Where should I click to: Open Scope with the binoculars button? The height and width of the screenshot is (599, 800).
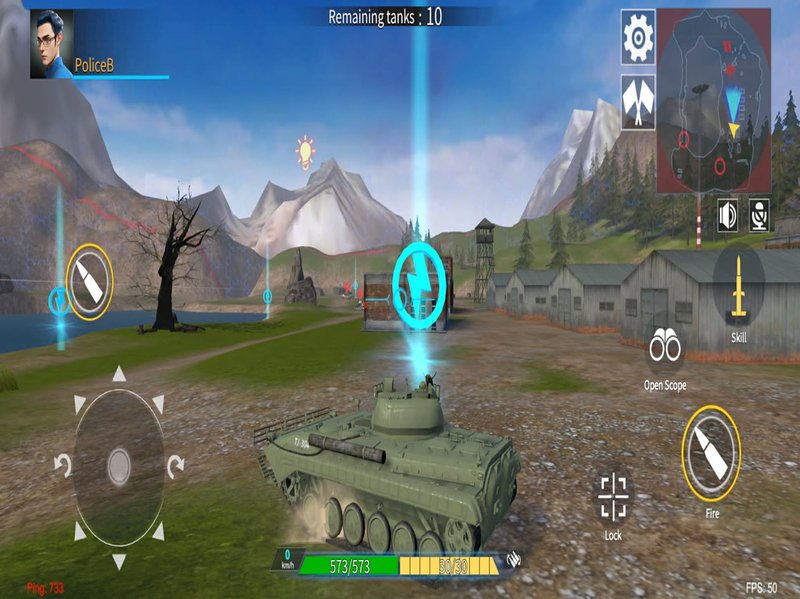(x=665, y=347)
